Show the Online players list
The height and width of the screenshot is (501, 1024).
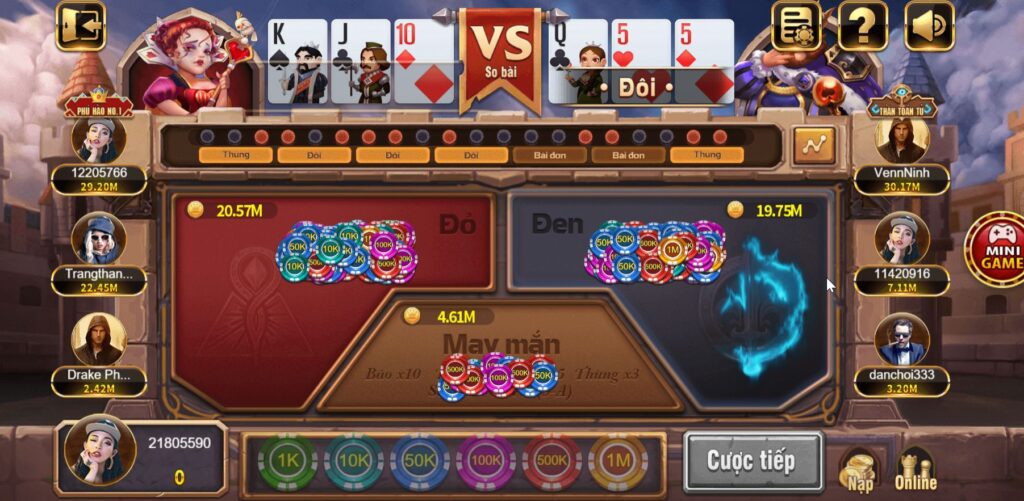[915, 469]
